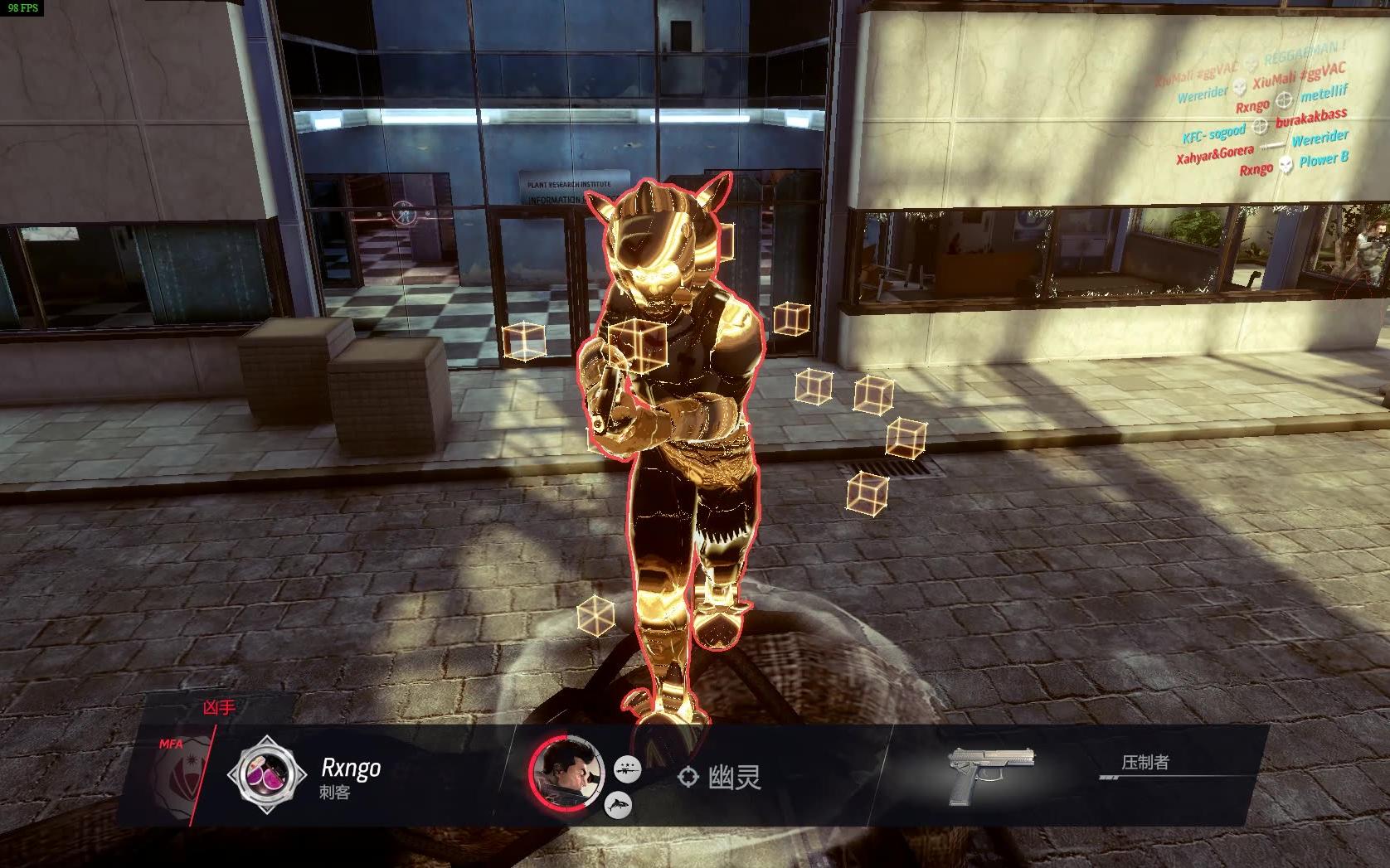Select the shark ability icon
Screen dimensions: 1390x868
619,804
